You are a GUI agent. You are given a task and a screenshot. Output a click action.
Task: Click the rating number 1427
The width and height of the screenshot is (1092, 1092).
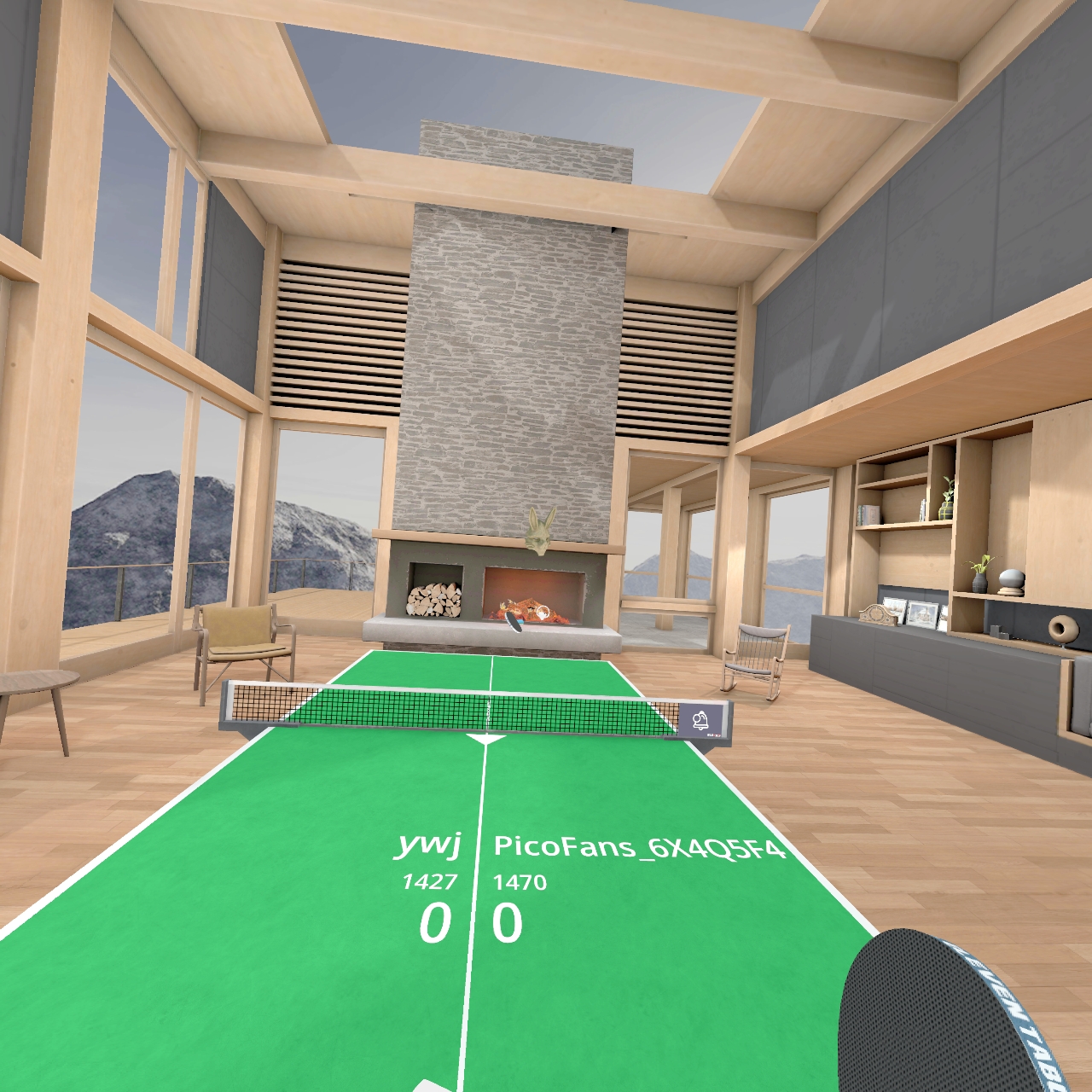[429, 880]
